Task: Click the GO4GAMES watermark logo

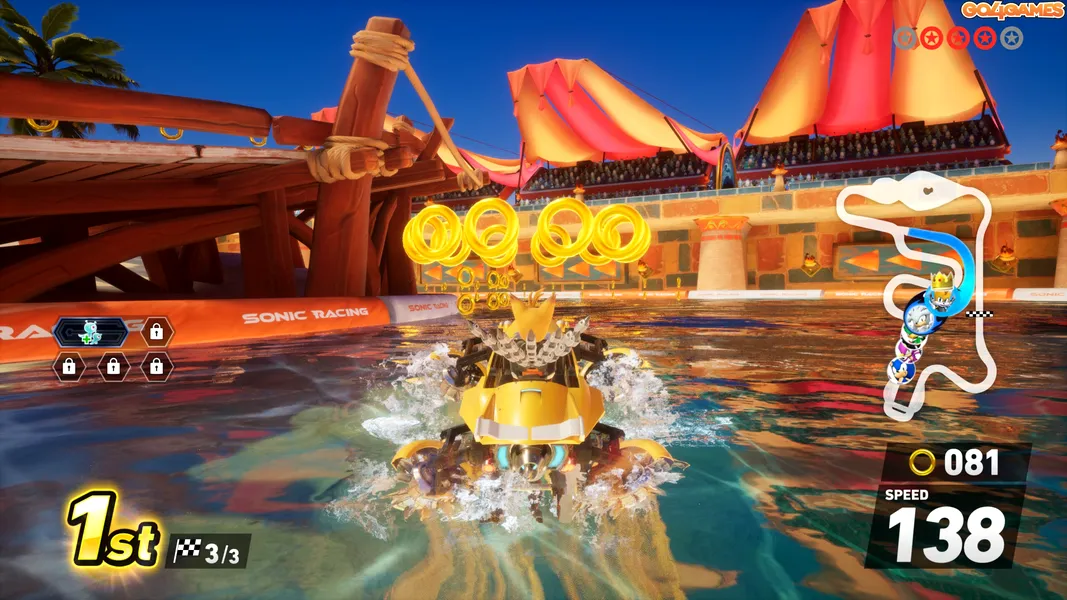Action: click(1012, 10)
